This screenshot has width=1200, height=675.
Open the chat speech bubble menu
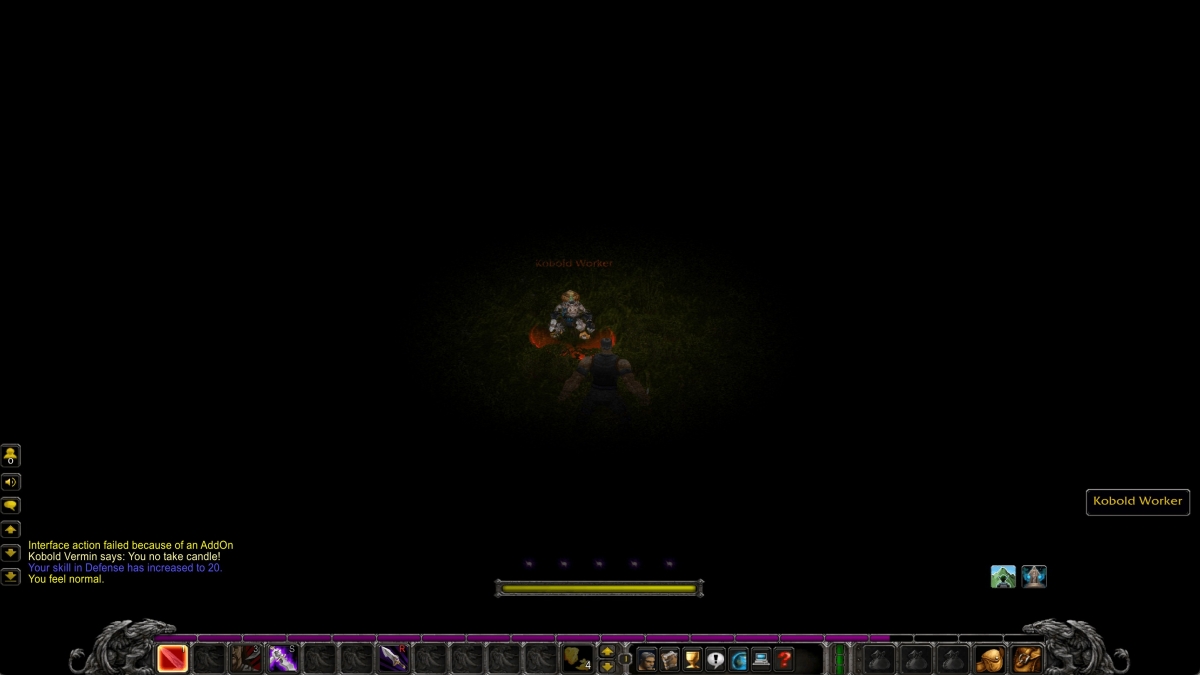[x=11, y=506]
